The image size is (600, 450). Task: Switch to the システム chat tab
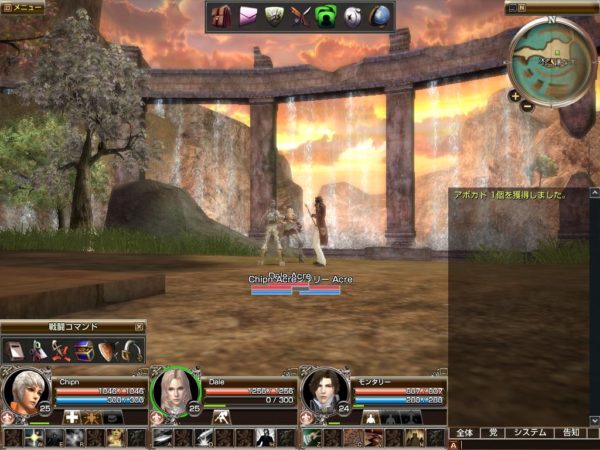(x=529, y=433)
